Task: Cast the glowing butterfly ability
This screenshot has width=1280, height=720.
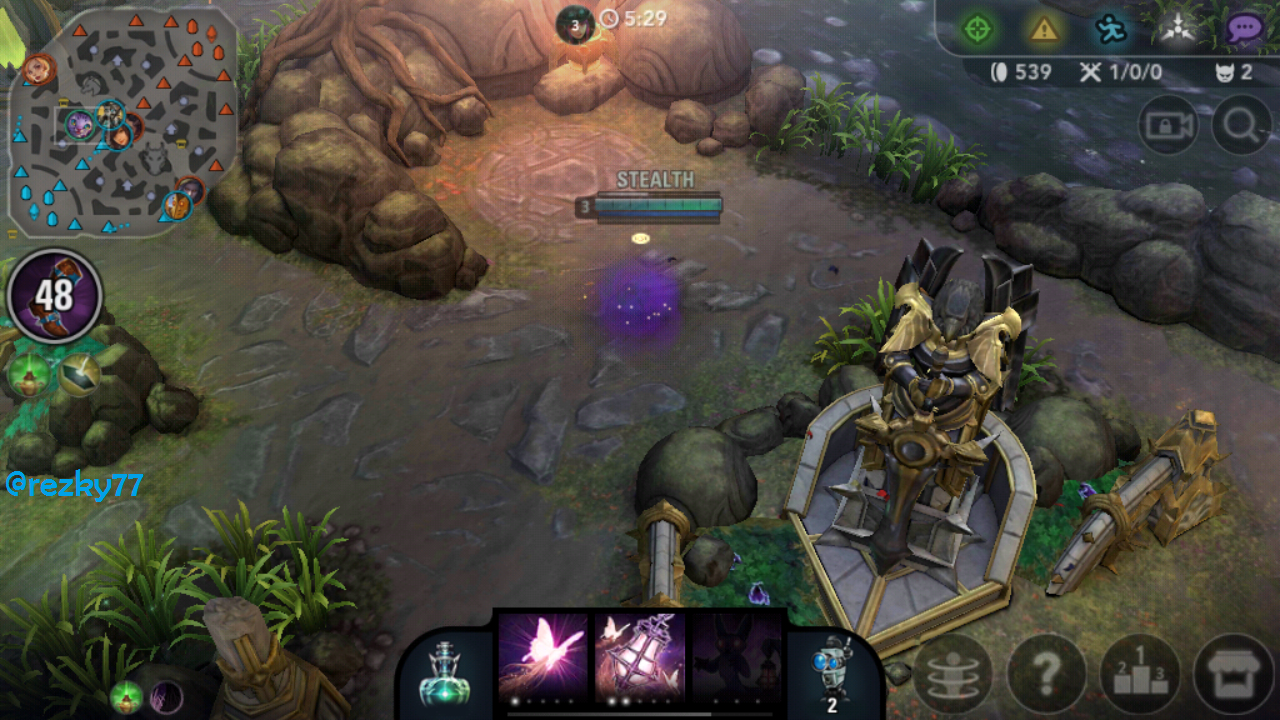Action: click(542, 655)
